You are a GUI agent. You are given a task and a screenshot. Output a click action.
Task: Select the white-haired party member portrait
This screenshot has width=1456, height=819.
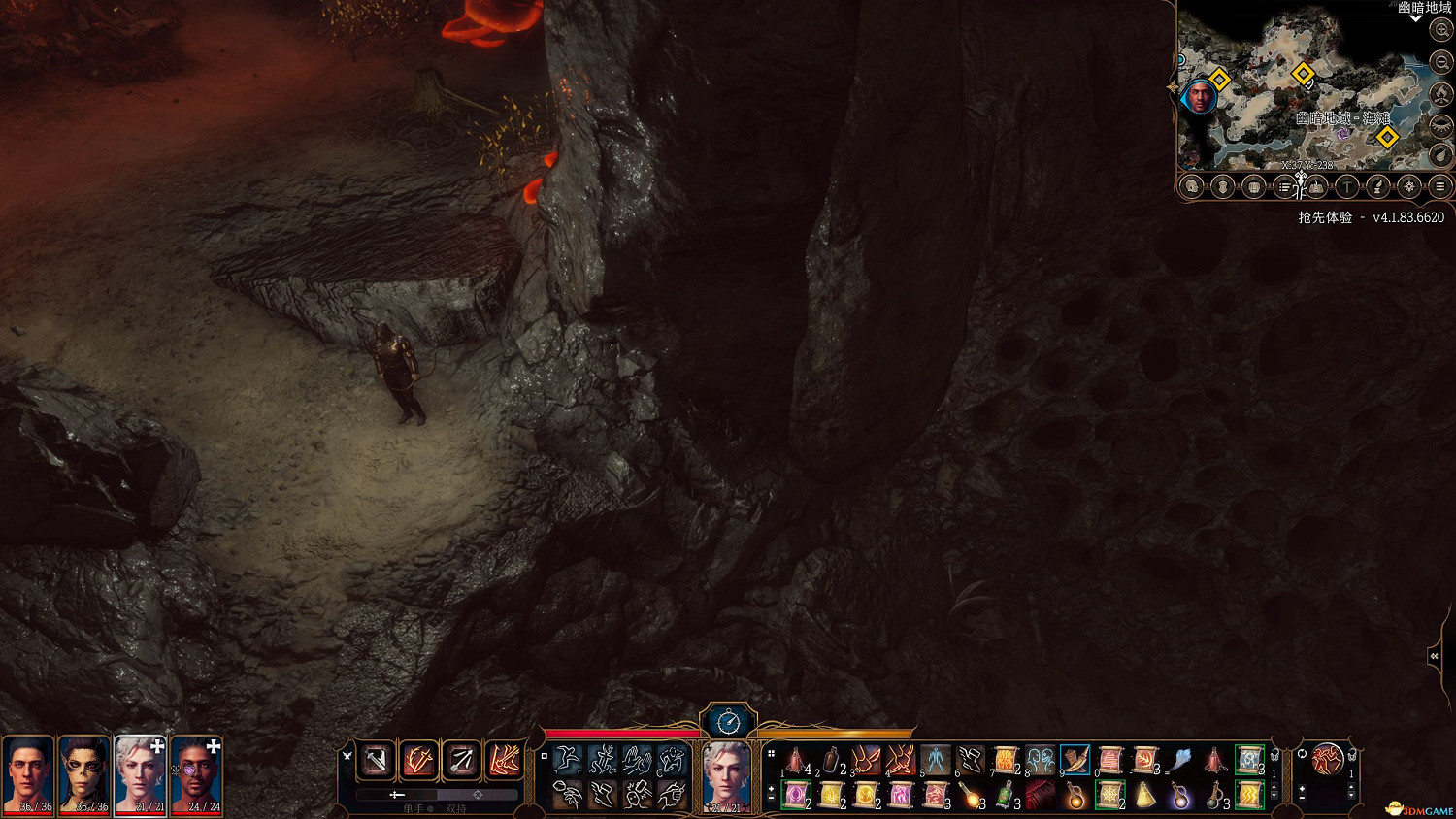(x=140, y=772)
